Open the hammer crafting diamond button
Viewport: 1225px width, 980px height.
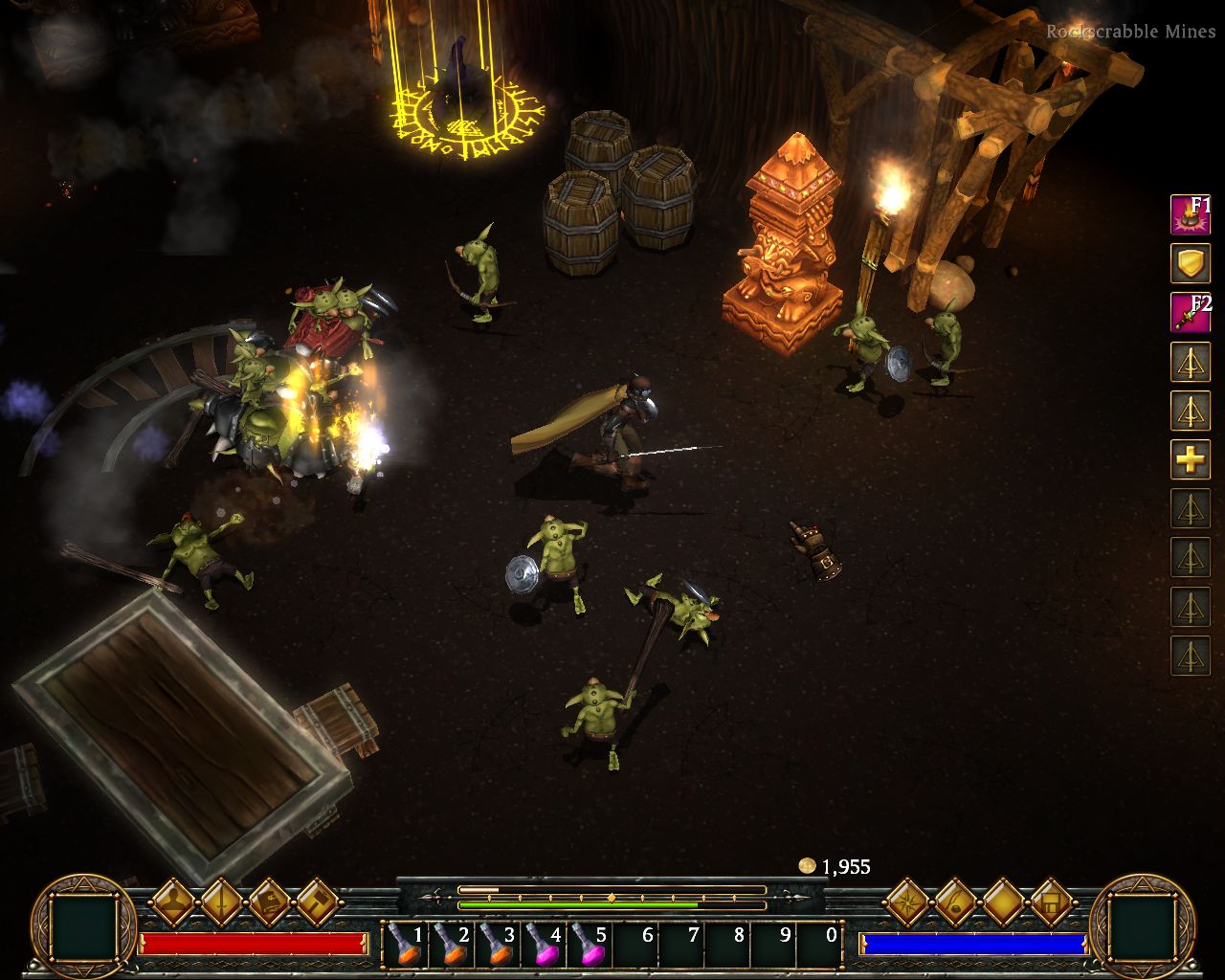(317, 901)
